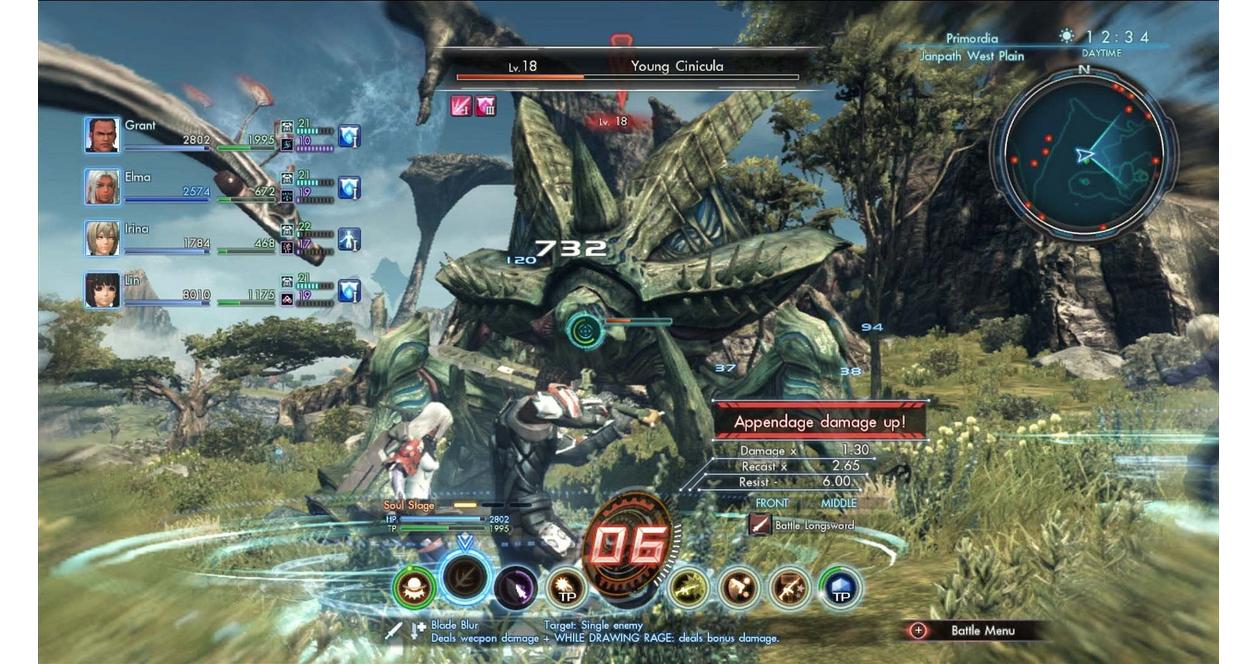Inspect Irina's blue figure buff icon
The image size is (1256, 664).
point(349,239)
